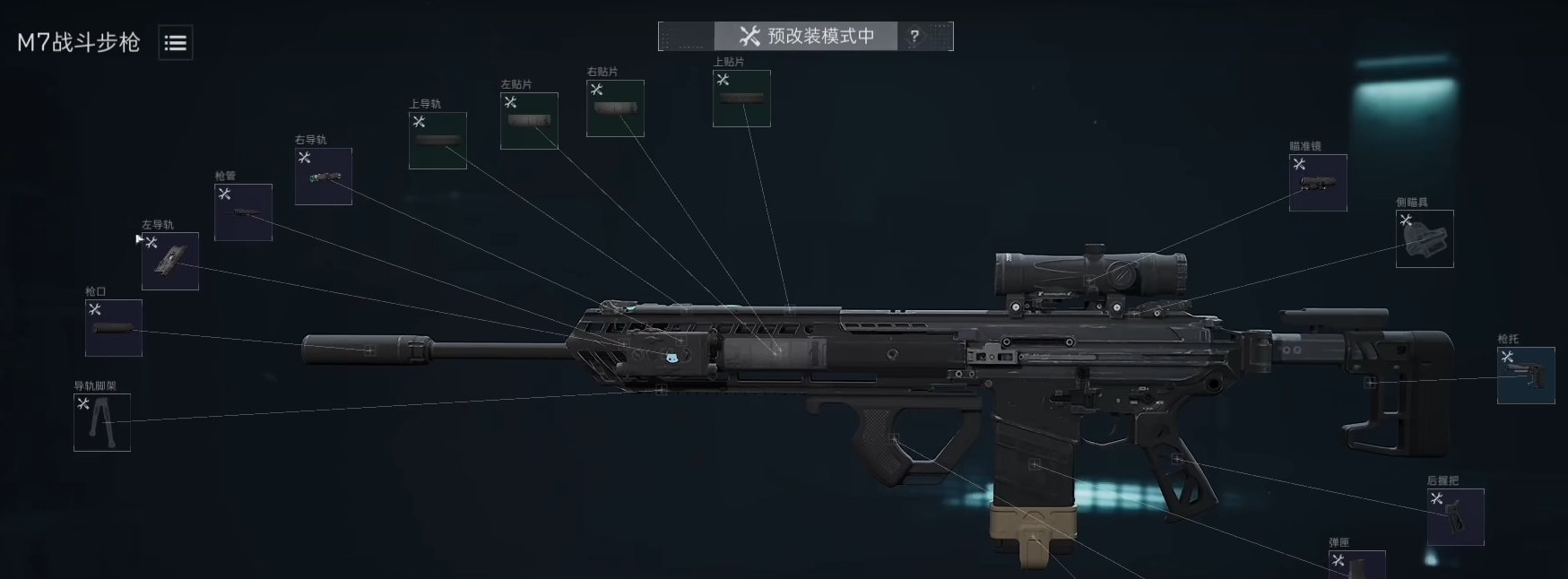
Task: Select the 左导轨 left rail slot
Action: (x=170, y=261)
